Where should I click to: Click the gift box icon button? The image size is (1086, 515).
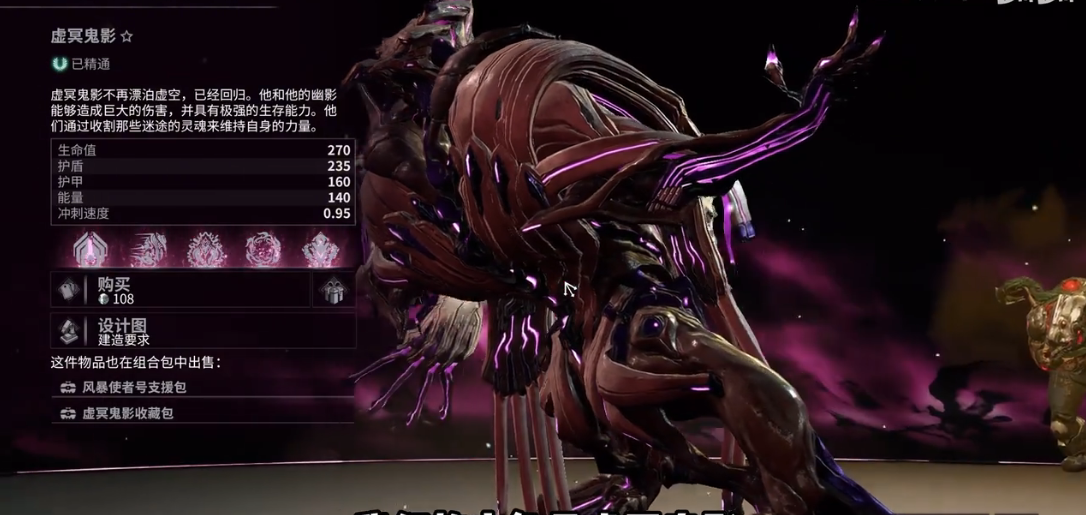click(x=334, y=290)
